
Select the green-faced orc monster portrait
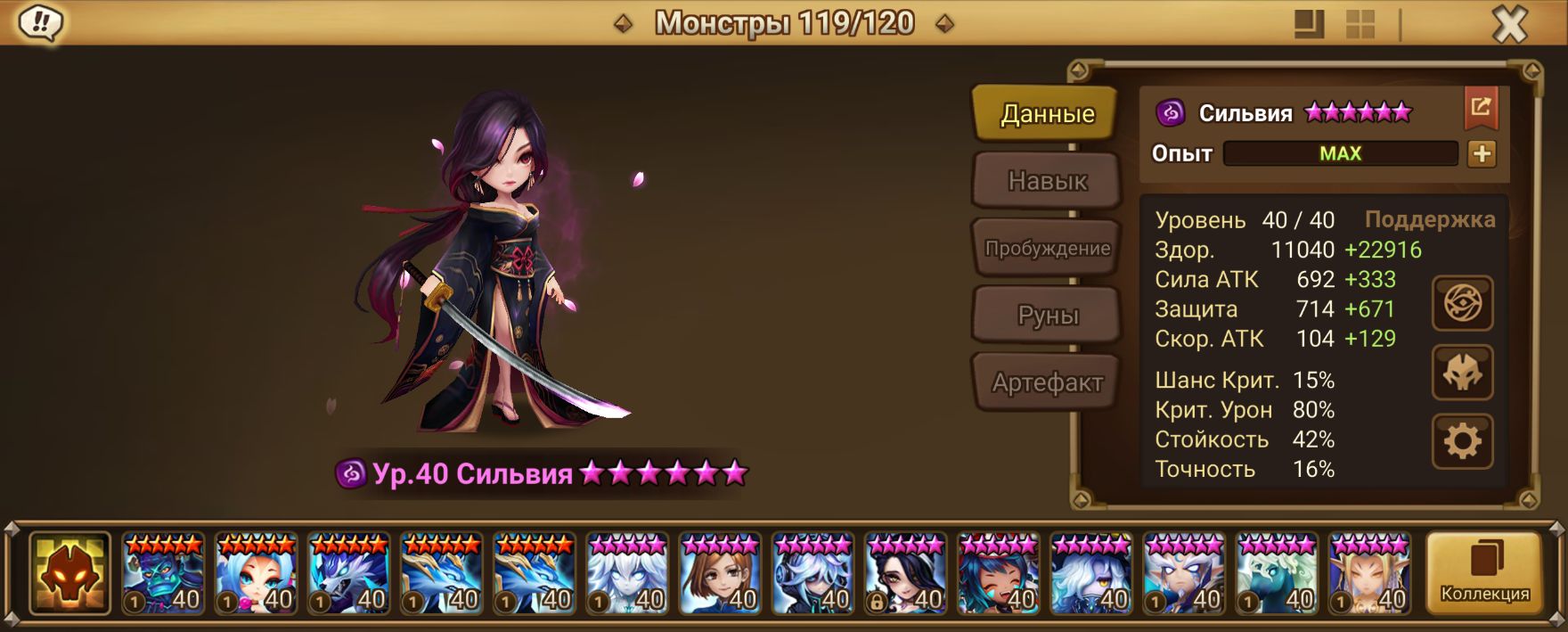[163, 574]
